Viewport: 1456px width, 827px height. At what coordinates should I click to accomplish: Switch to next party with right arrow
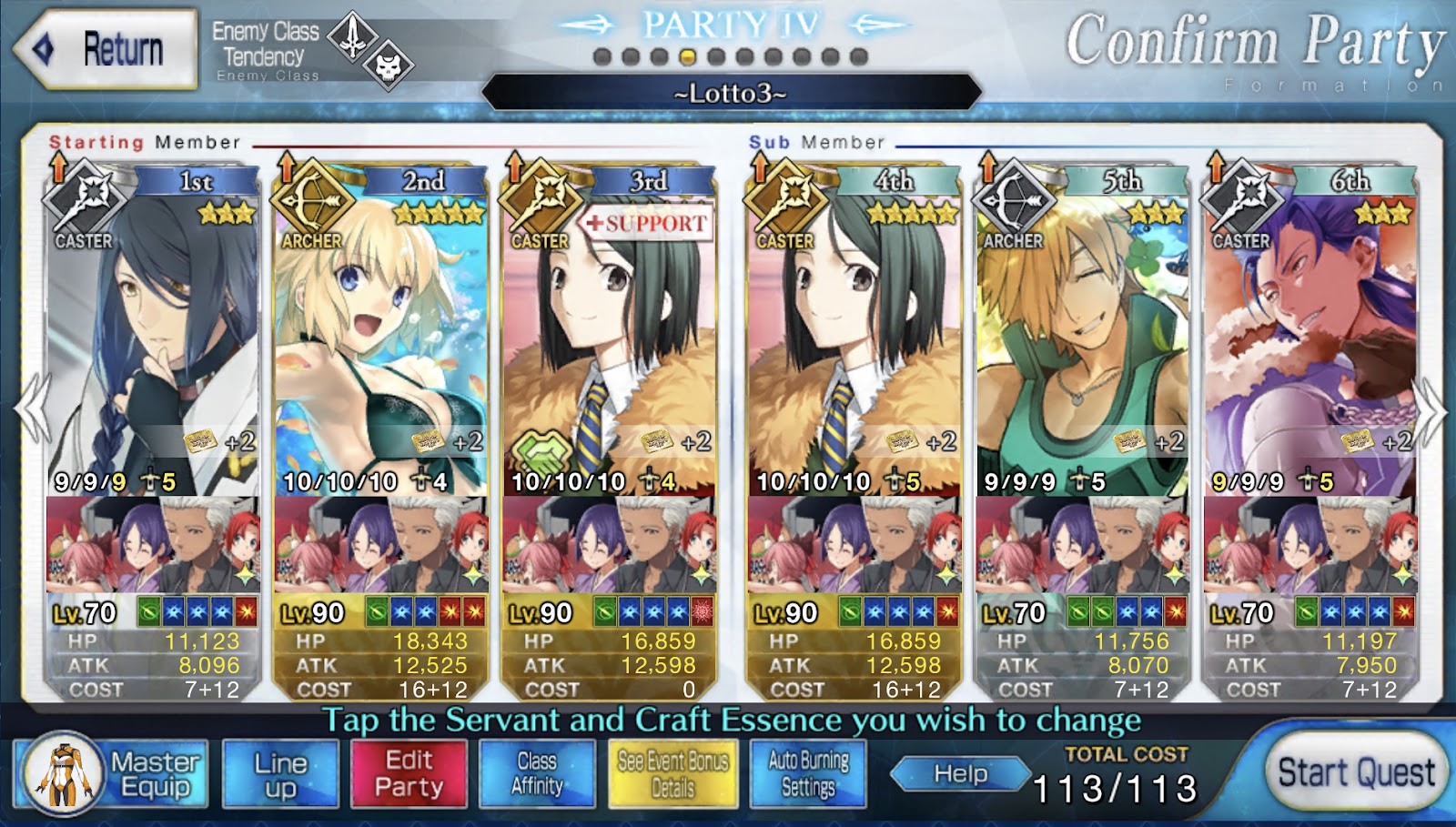1433,411
